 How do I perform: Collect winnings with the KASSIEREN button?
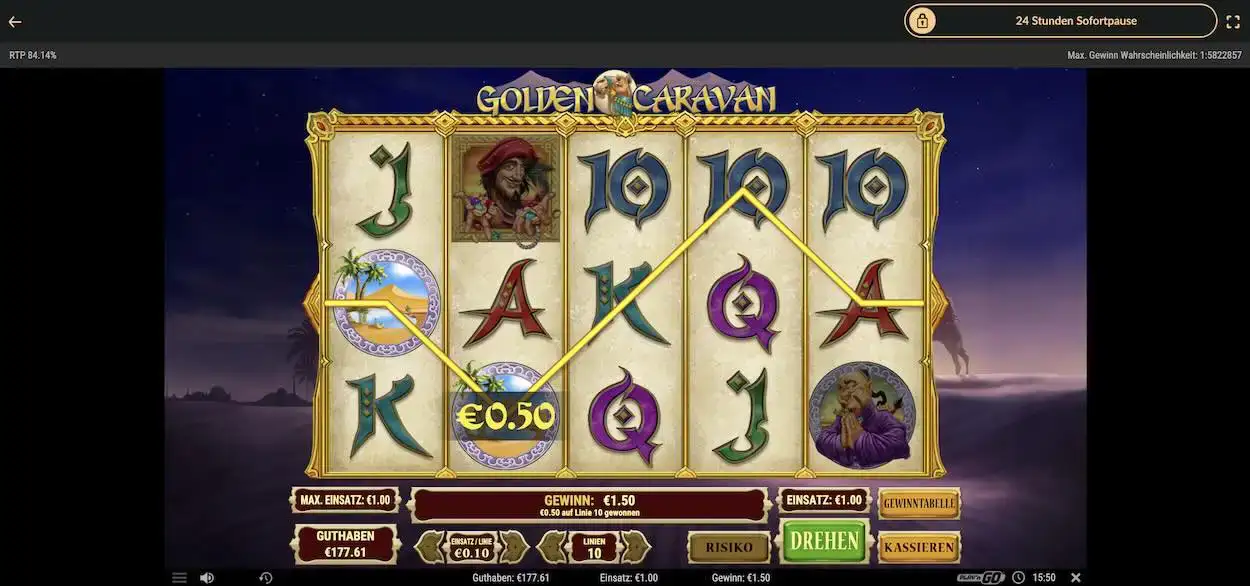(x=919, y=547)
